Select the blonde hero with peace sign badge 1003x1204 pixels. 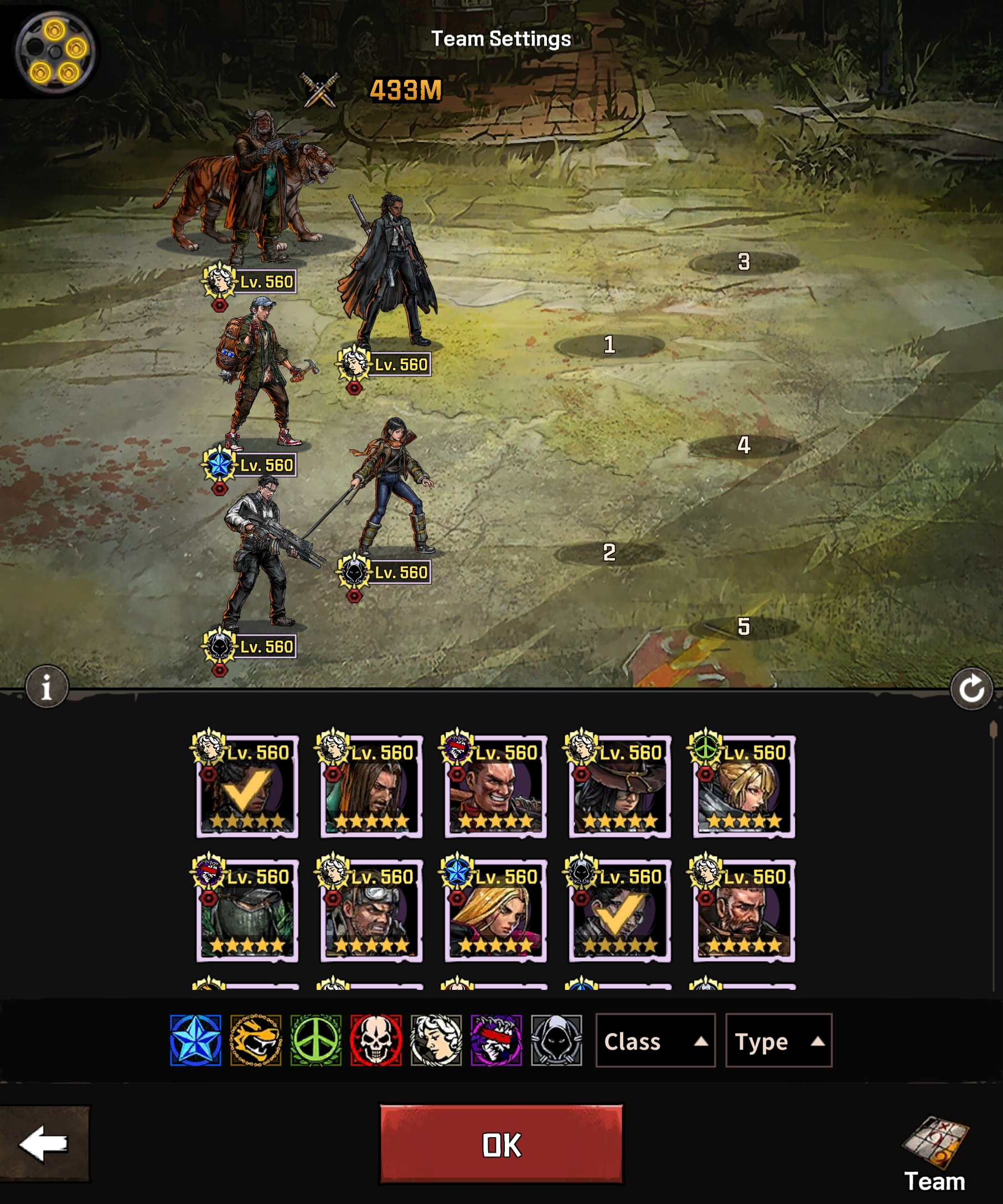[744, 787]
